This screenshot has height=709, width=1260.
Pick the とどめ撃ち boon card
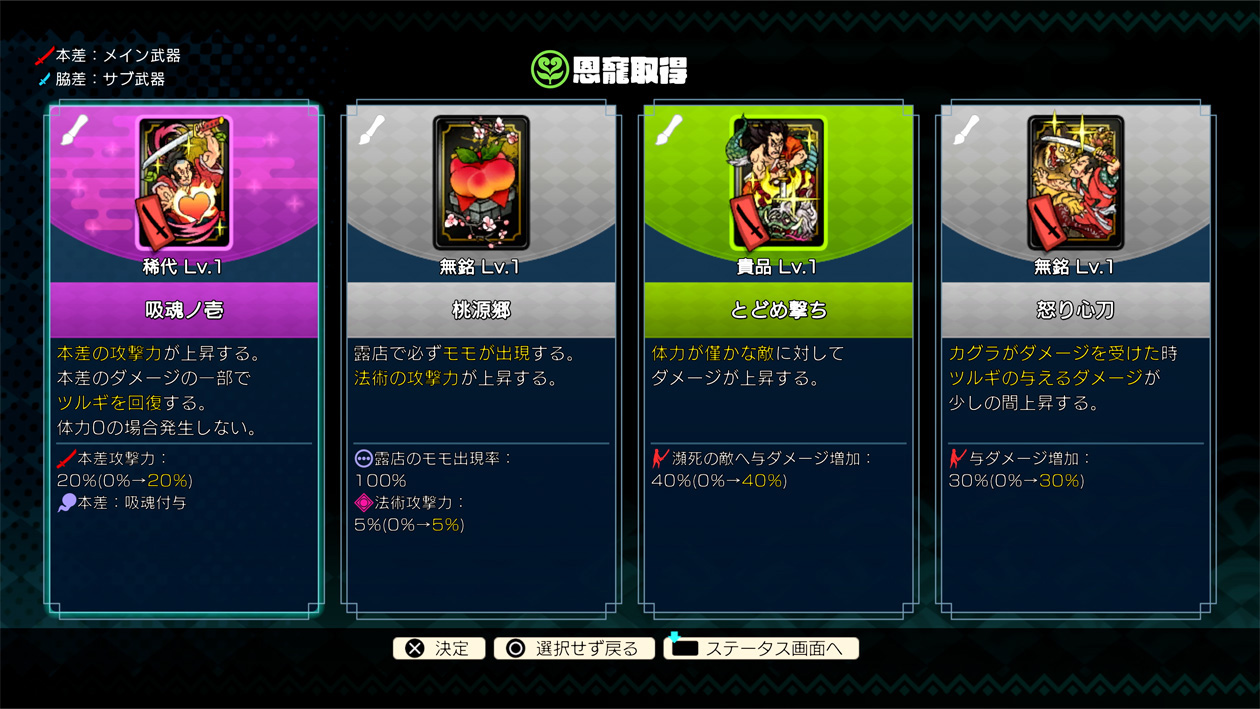coord(778,360)
